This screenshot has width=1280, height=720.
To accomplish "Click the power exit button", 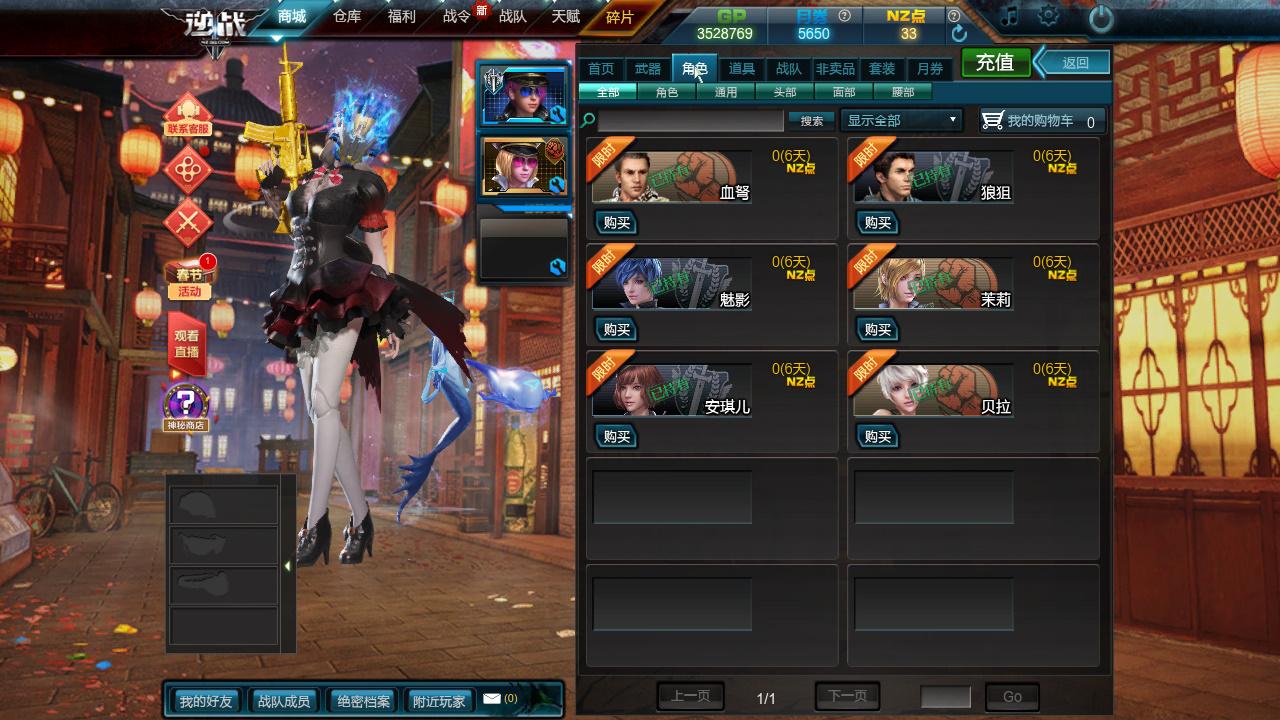I will coord(1100,18).
